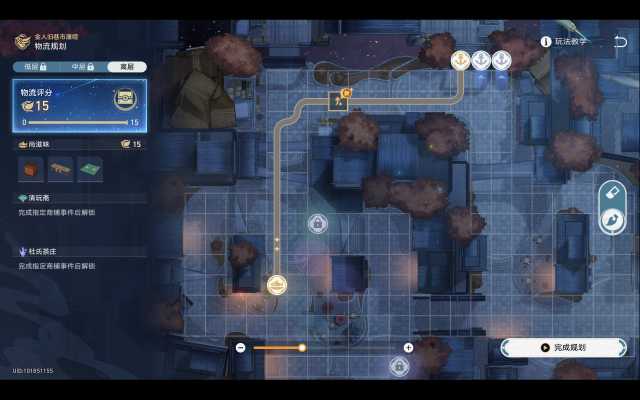
Task: Select the red goods crate item
Action: coord(32,170)
